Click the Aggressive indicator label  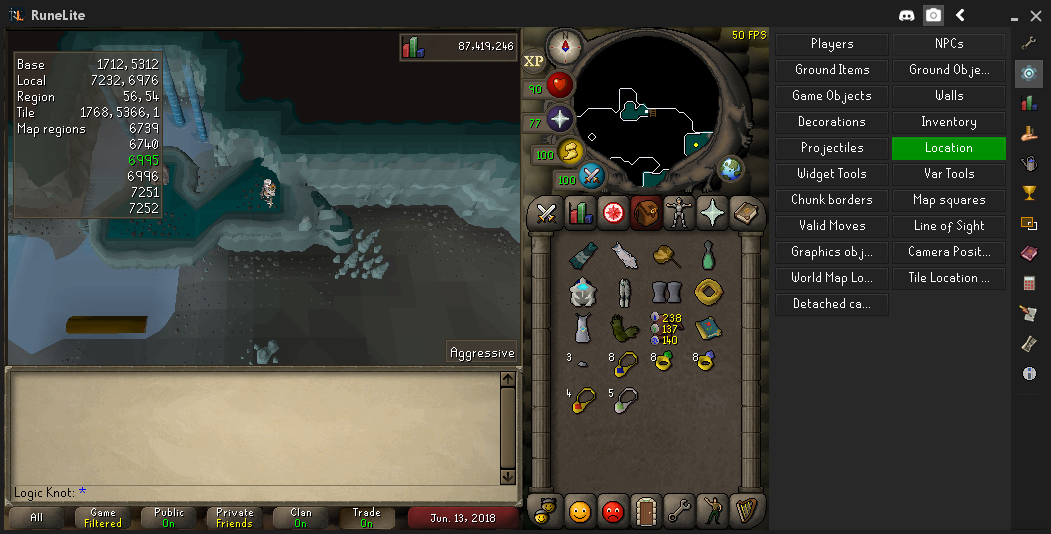point(482,352)
